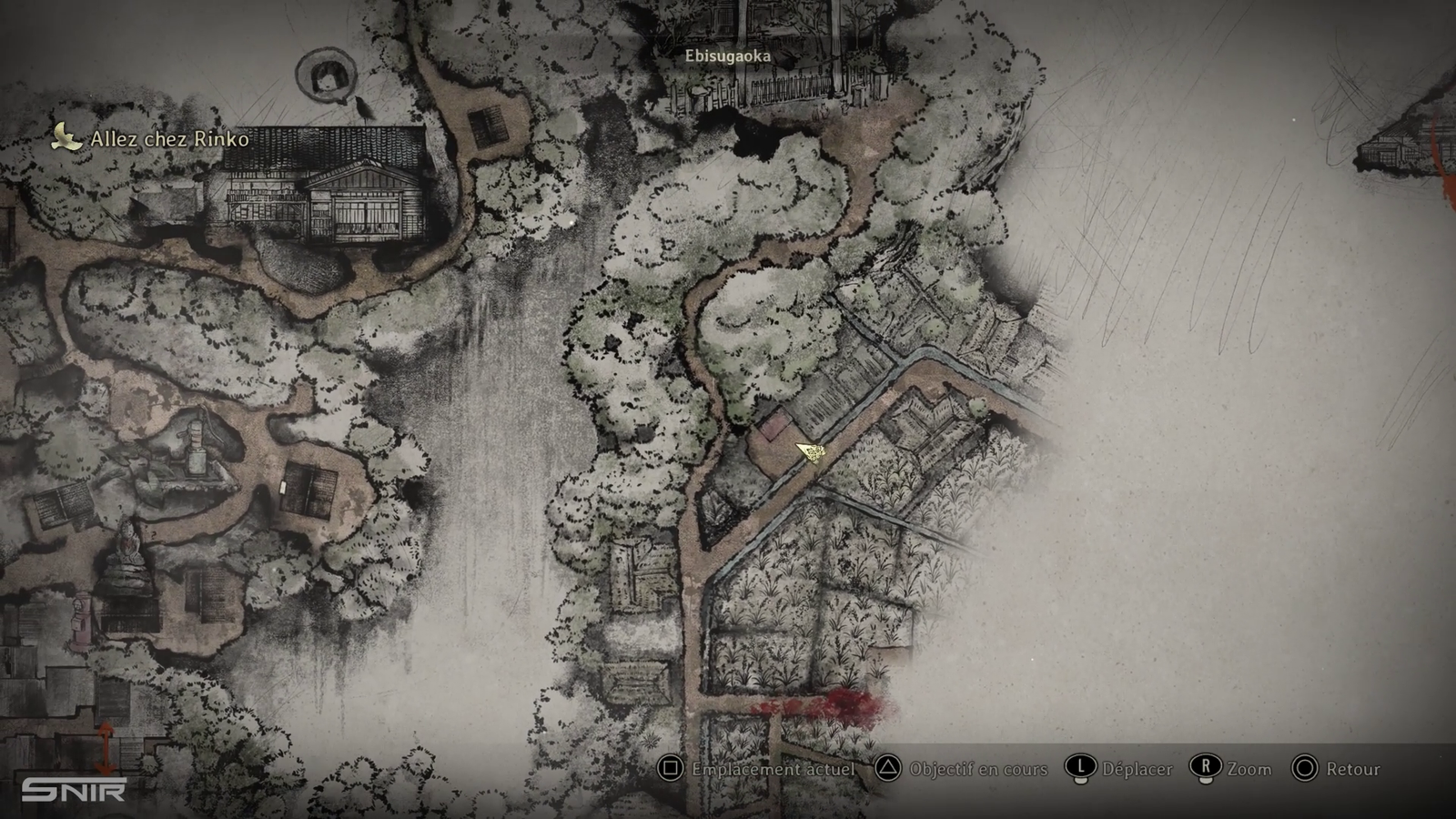Click the Ebisugaoka area label
The image size is (1456, 819).
coord(727,56)
